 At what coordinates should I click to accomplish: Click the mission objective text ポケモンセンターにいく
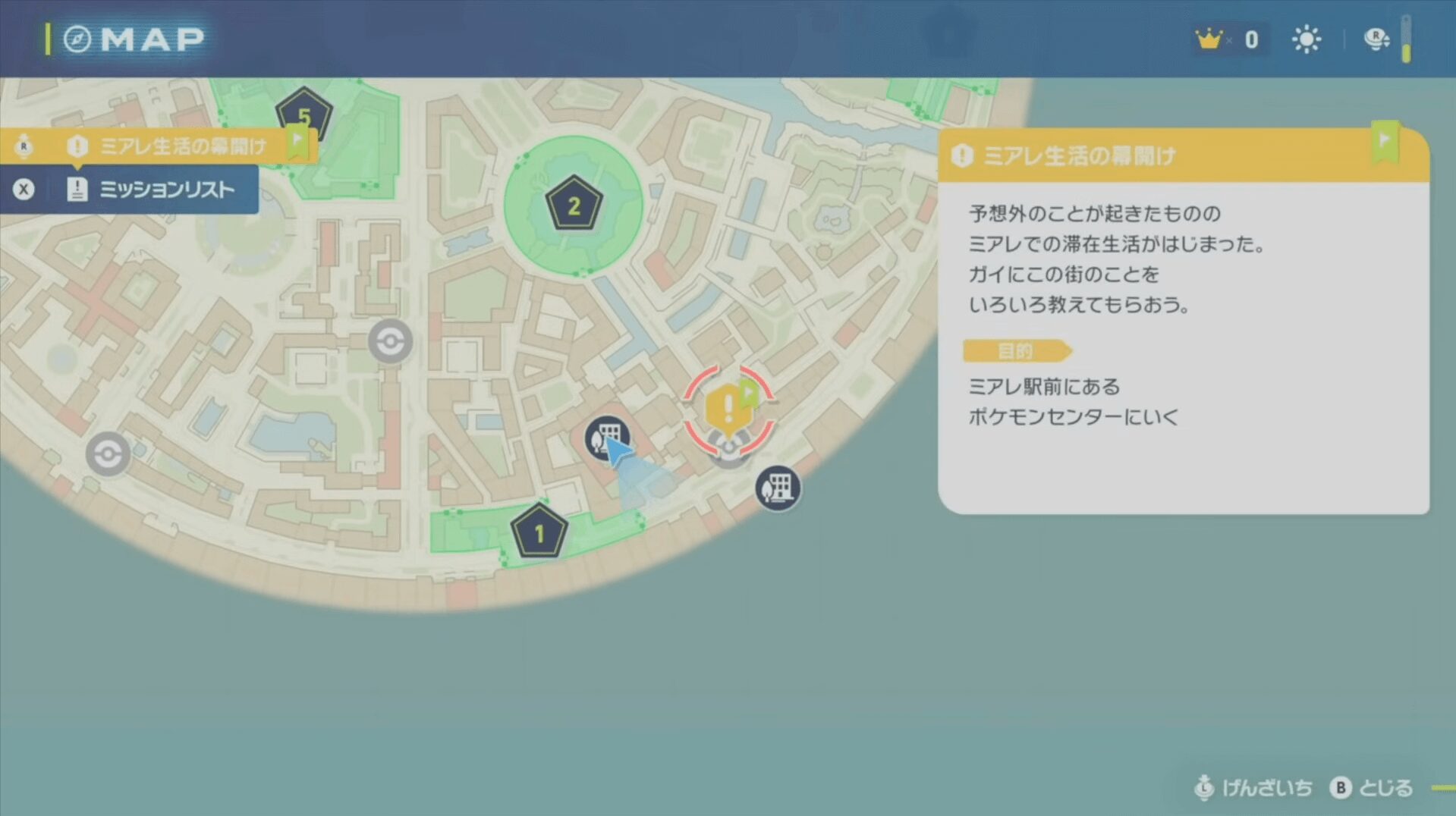tap(1073, 417)
